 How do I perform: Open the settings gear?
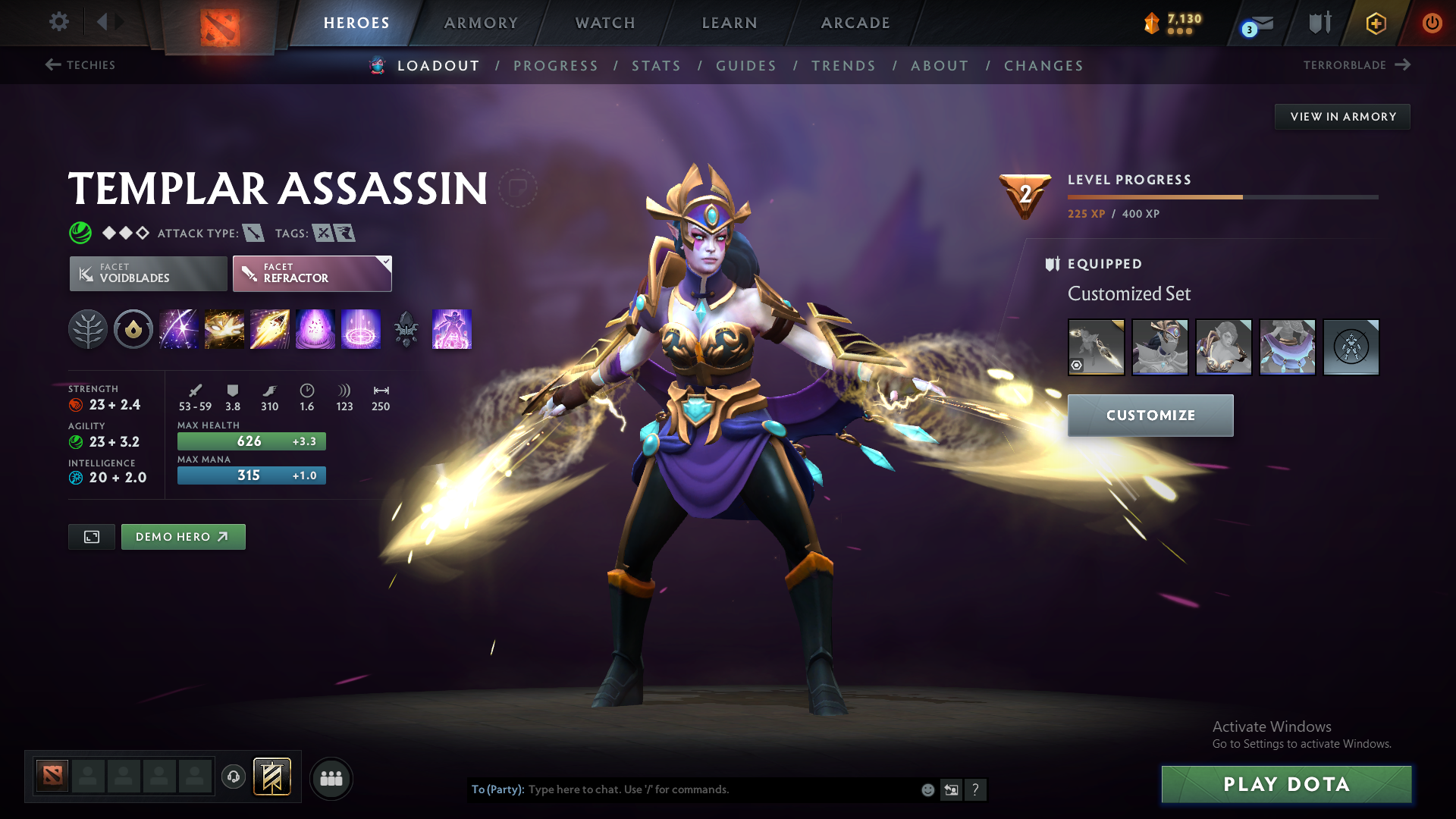pyautogui.click(x=59, y=22)
